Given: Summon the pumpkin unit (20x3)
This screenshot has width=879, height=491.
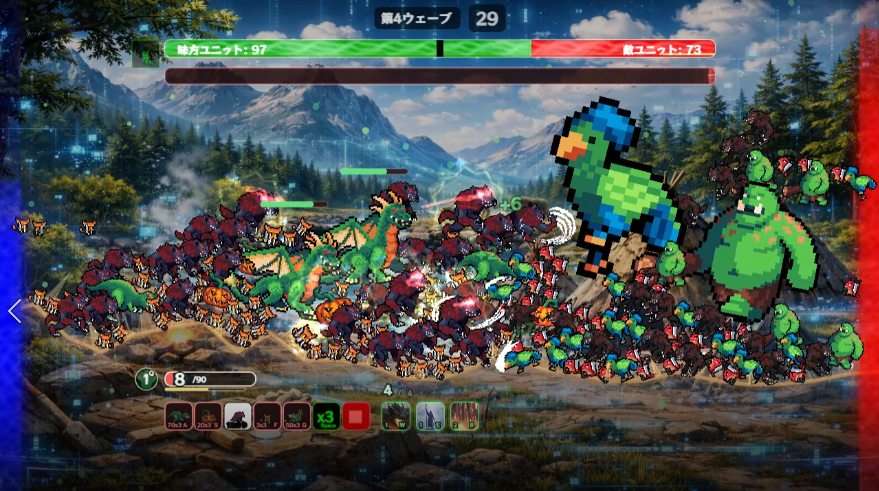Looking at the screenshot, I should 208,415.
